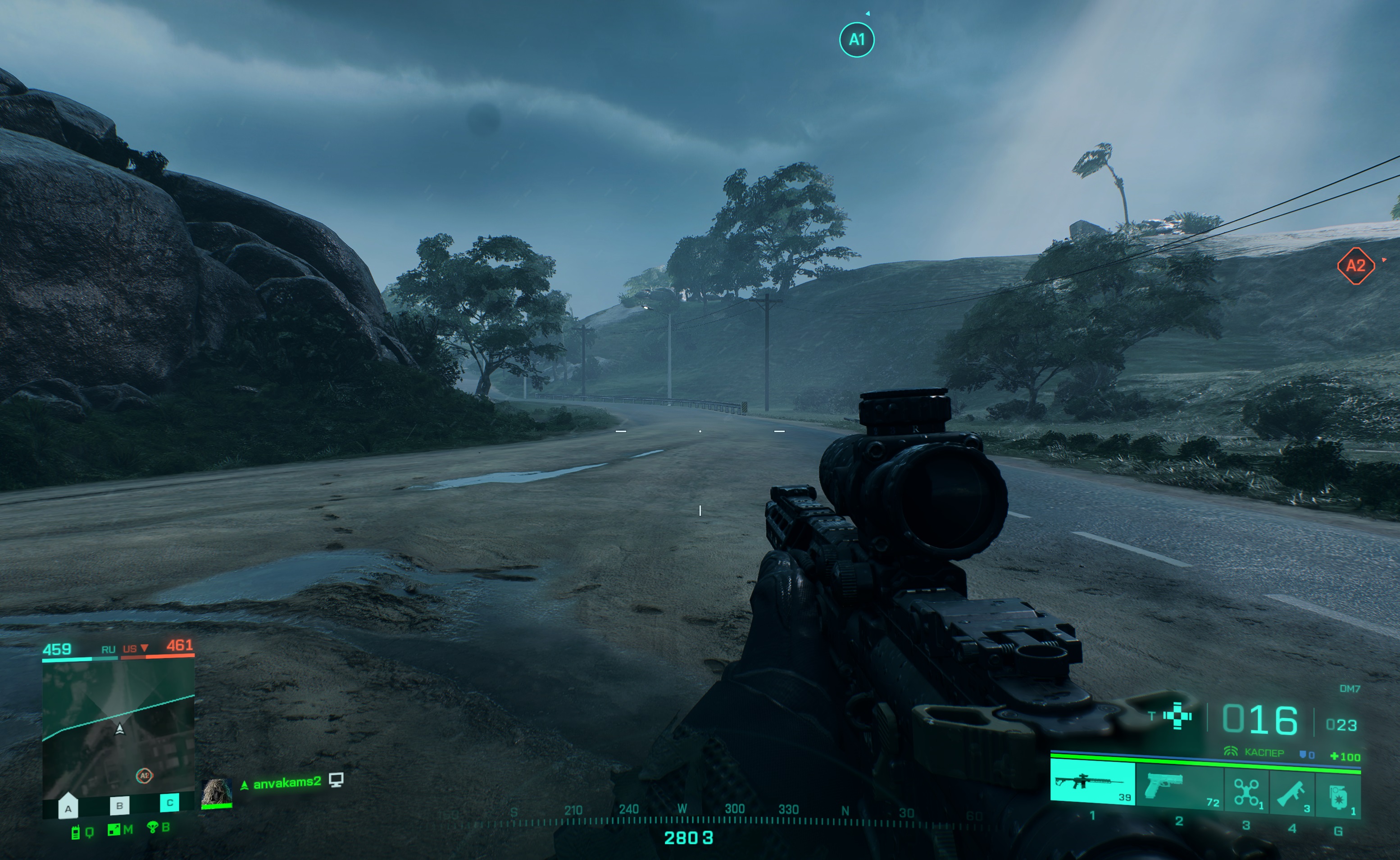
Task: Open the green expand-map icon
Action: click(114, 830)
